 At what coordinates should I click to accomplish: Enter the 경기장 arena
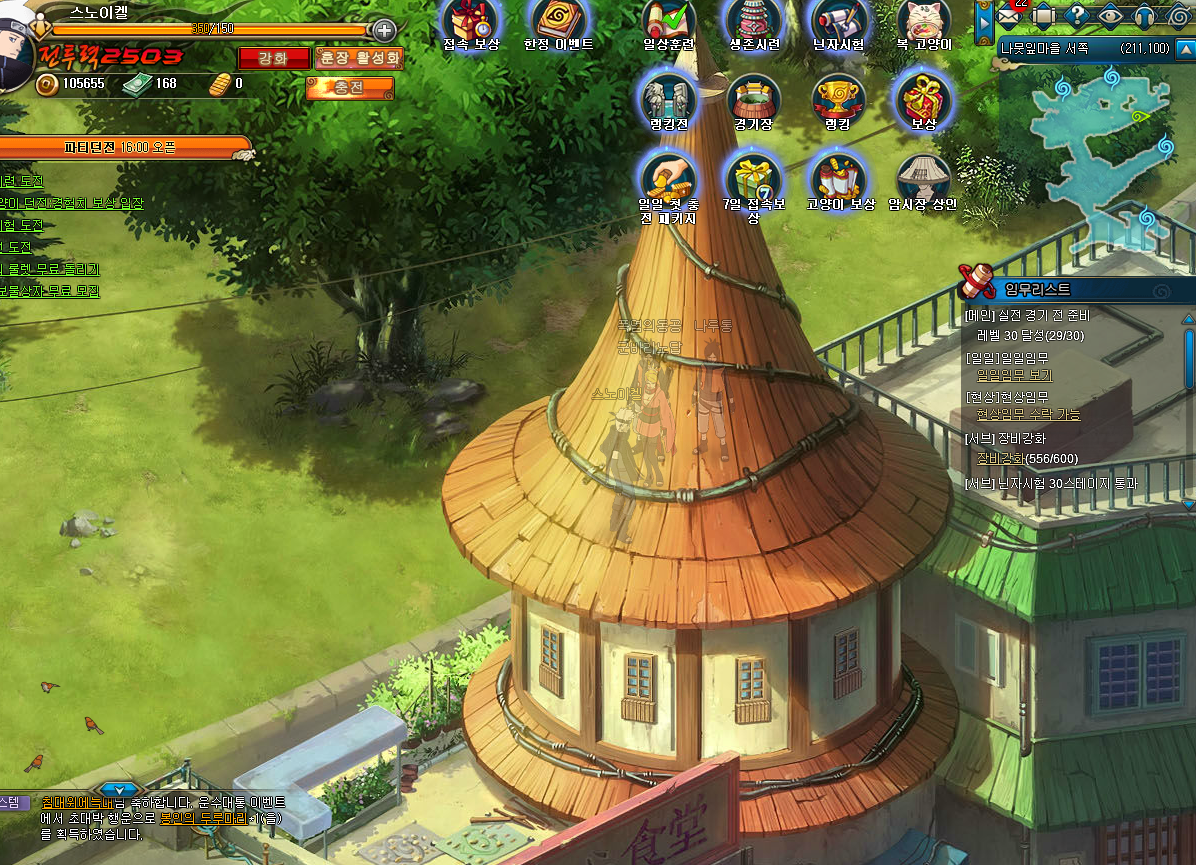[755, 98]
